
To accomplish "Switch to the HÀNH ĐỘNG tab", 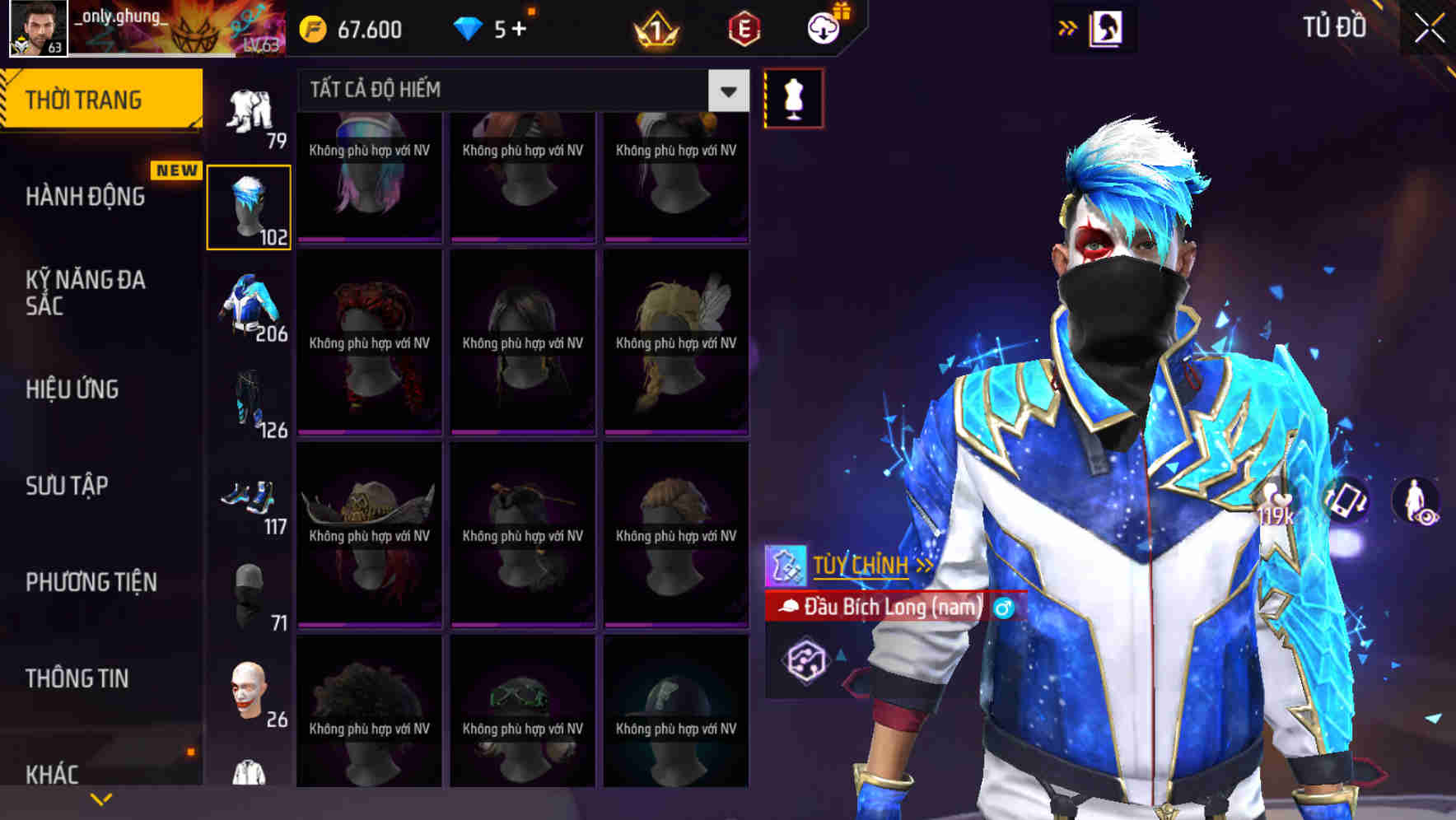I will 84,196.
